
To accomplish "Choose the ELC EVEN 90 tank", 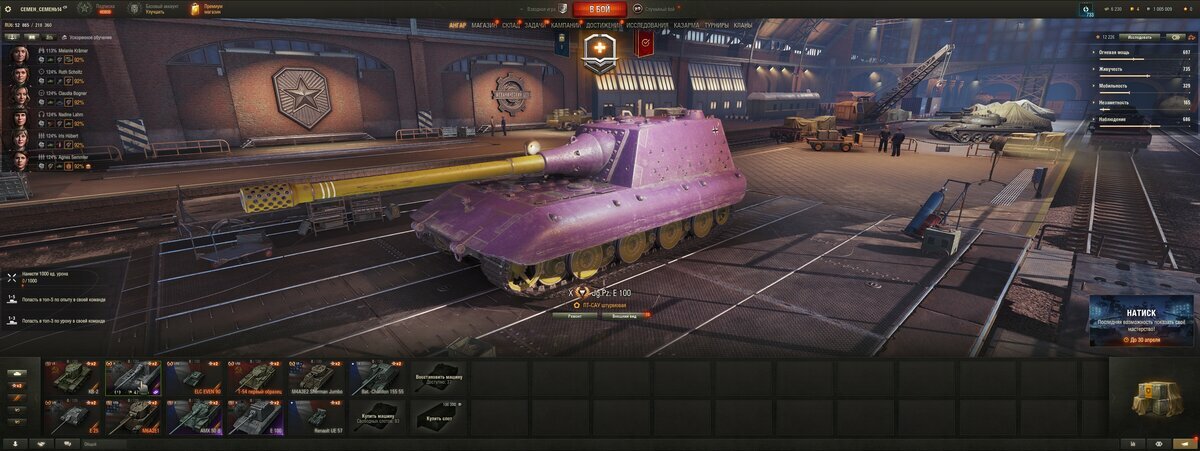I will 194,377.
